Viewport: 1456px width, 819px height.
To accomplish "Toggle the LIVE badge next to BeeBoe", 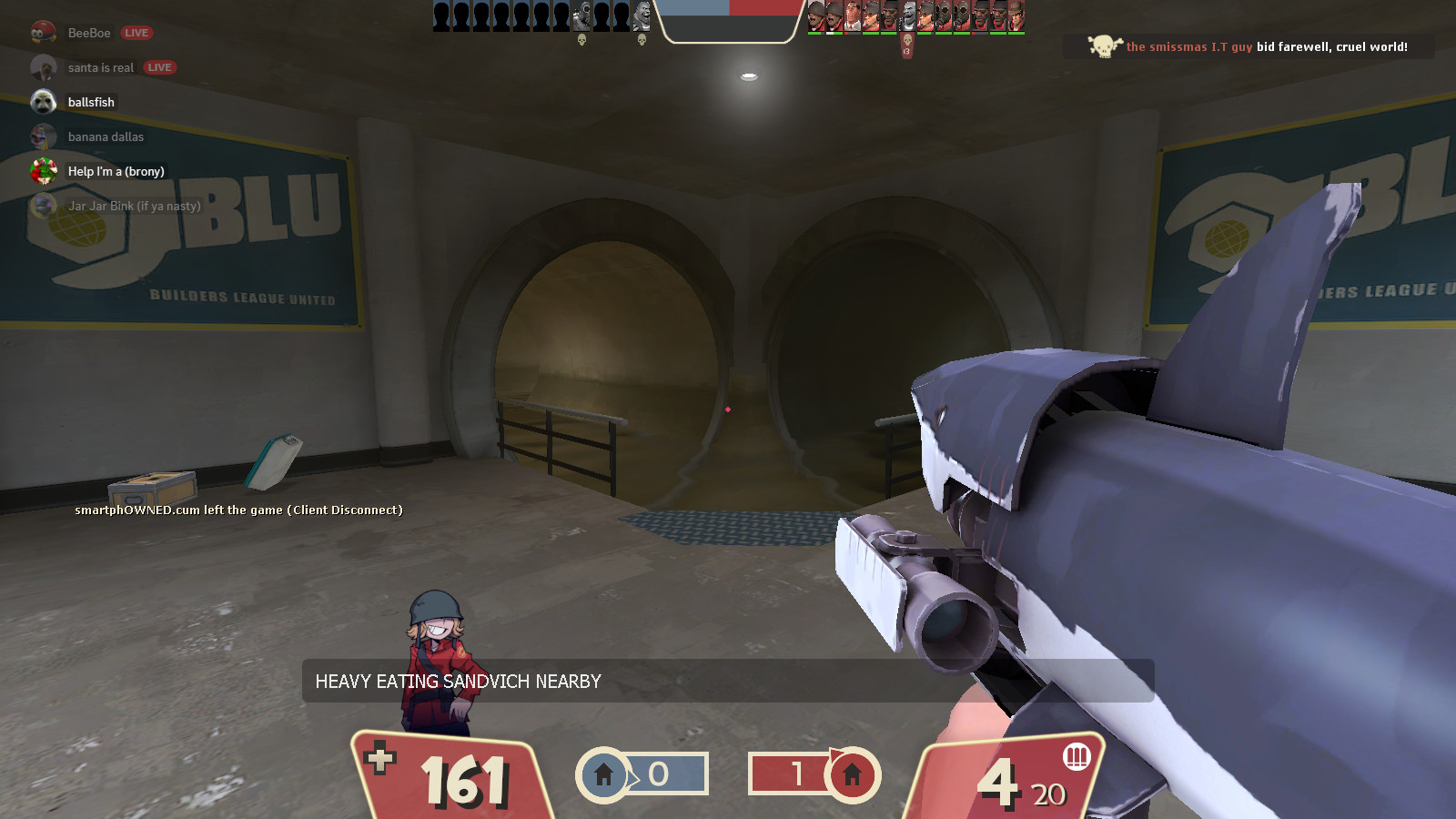I will click(138, 32).
